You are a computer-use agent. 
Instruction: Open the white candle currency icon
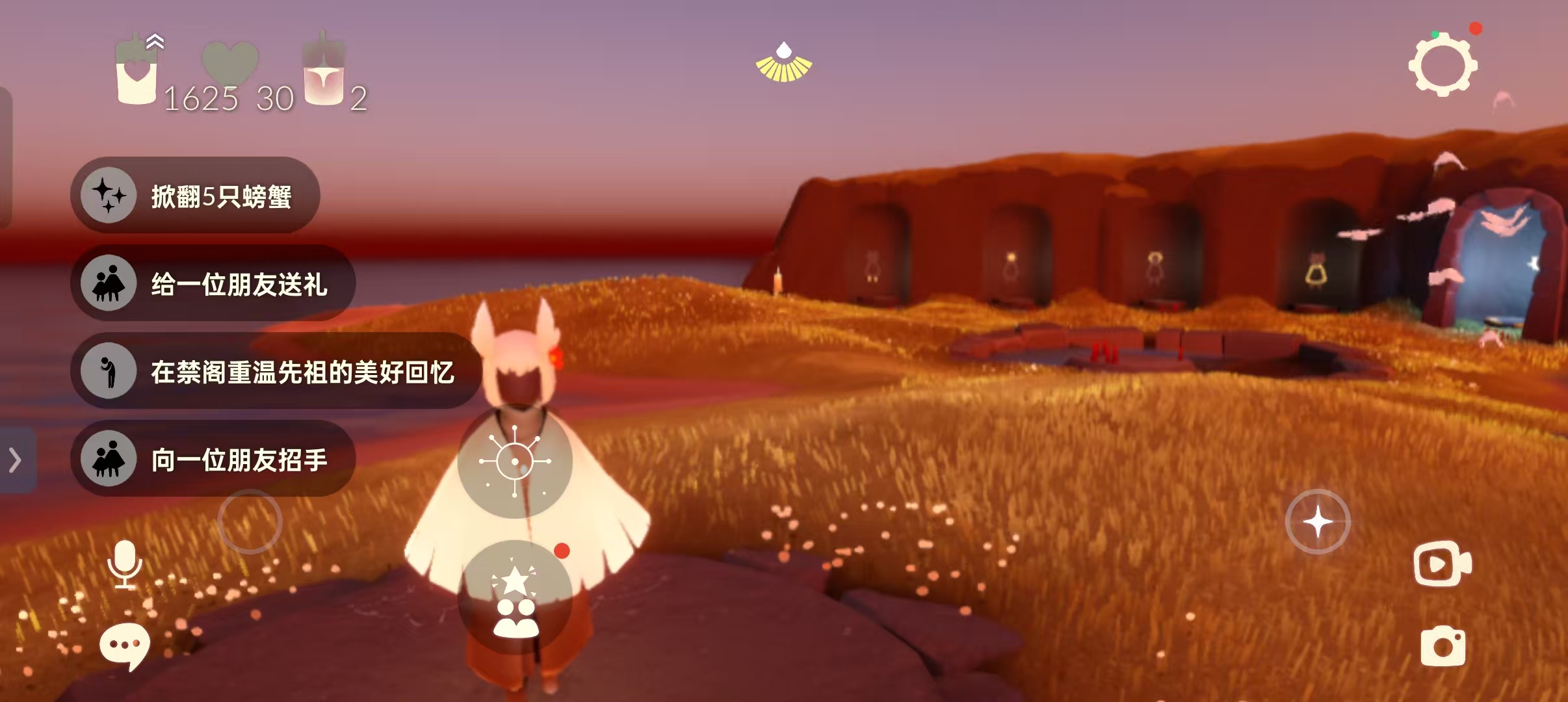137,73
